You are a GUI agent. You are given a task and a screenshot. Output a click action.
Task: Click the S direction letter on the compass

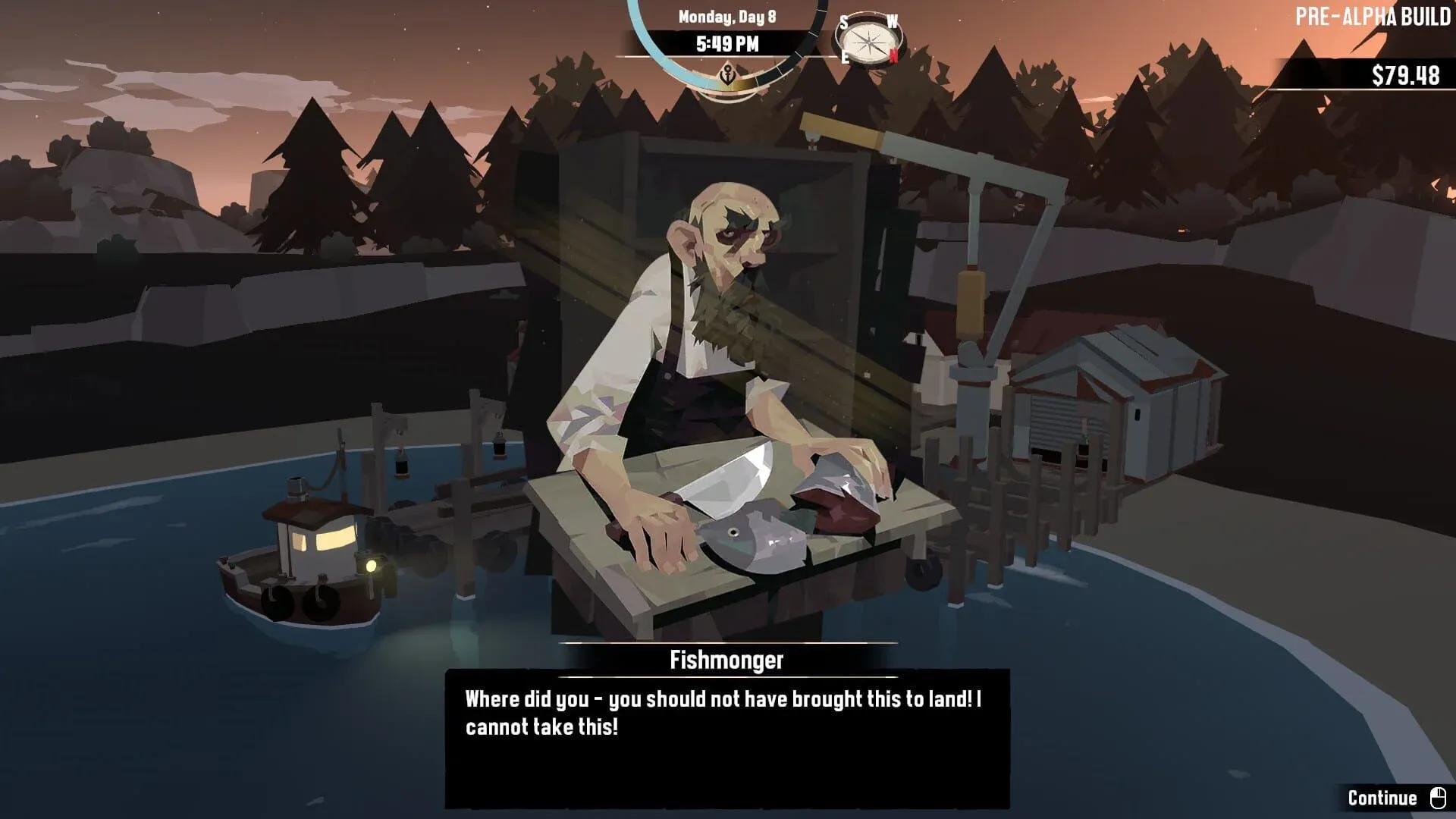coord(844,24)
